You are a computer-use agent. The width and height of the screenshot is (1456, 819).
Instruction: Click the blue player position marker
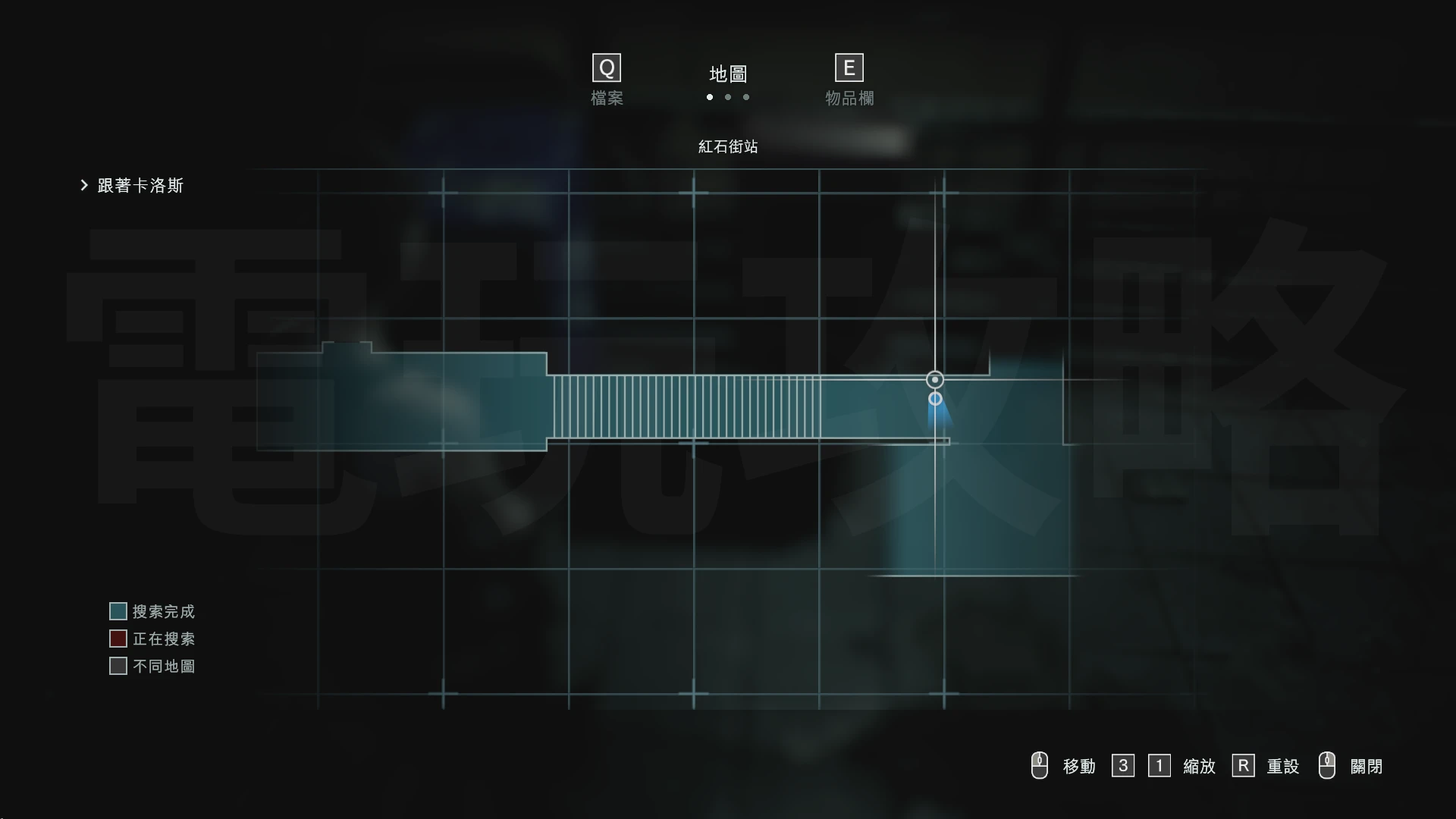(x=935, y=399)
